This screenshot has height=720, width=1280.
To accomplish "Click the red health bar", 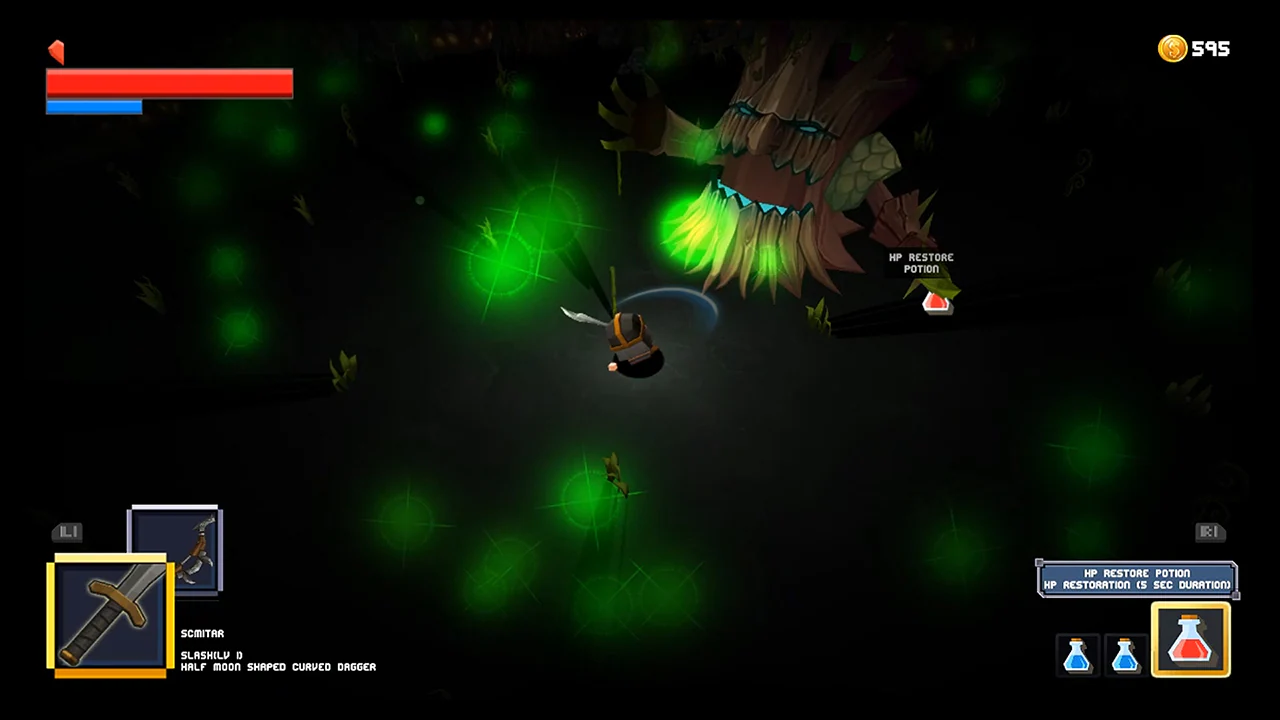I will [x=169, y=84].
